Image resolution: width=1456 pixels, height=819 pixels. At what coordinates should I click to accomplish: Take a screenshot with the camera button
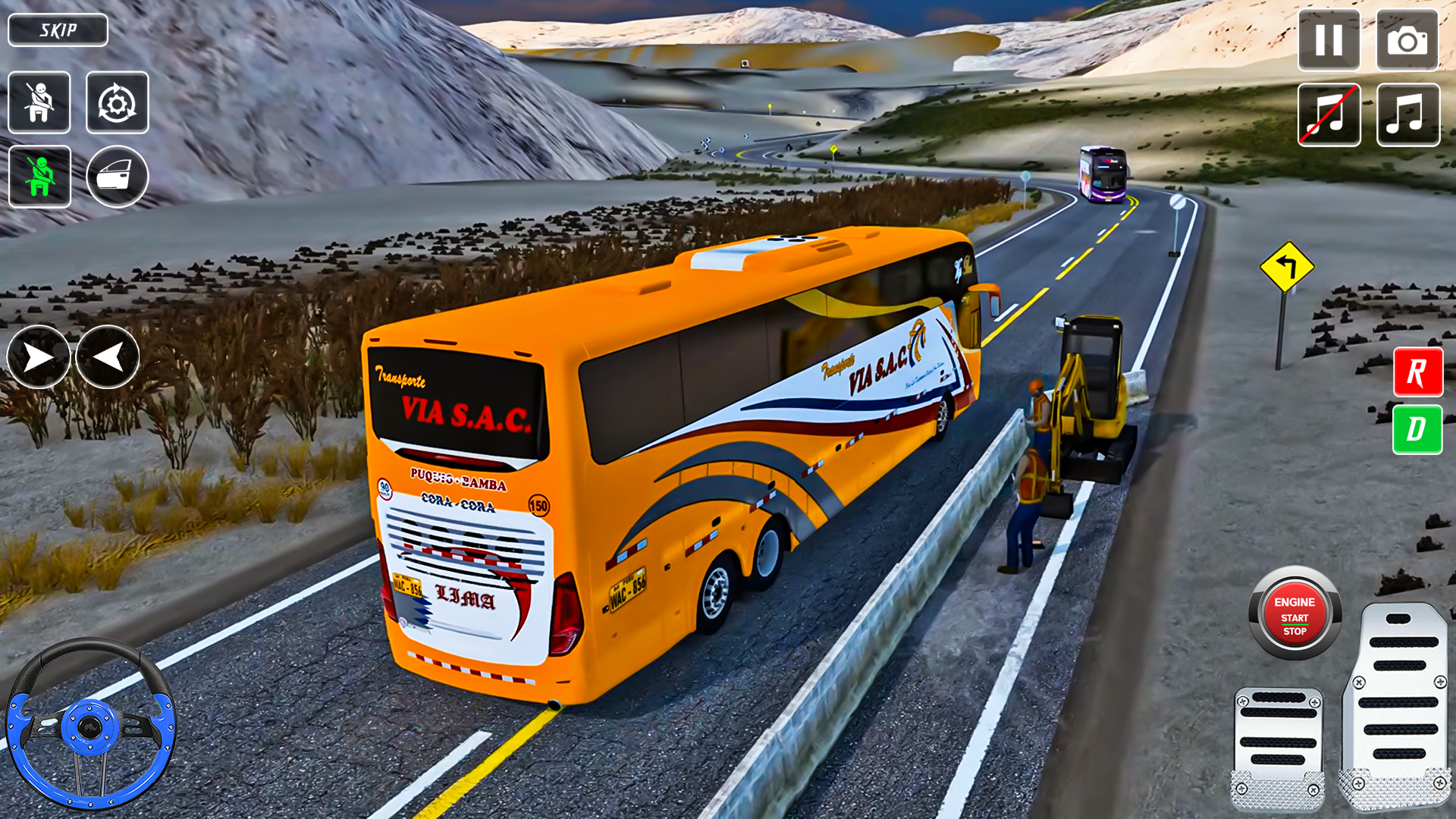click(1407, 40)
